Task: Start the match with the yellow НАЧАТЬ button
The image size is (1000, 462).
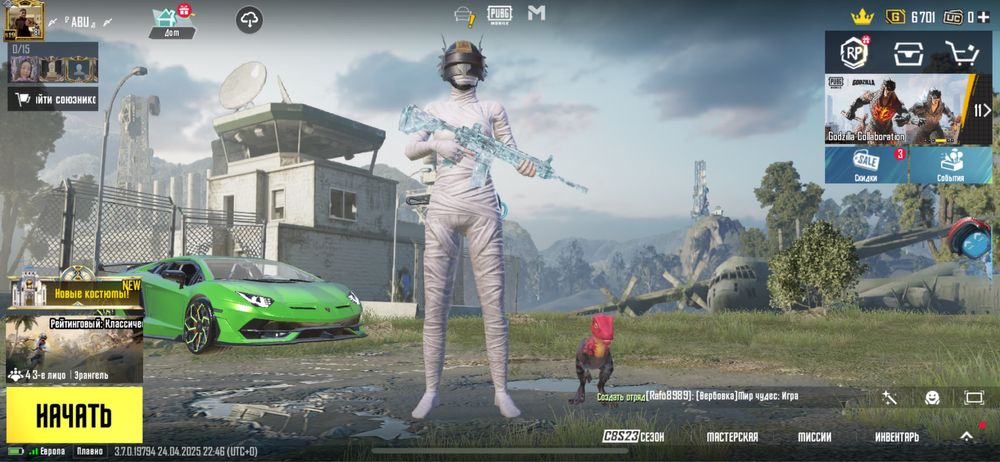Action: [x=74, y=414]
